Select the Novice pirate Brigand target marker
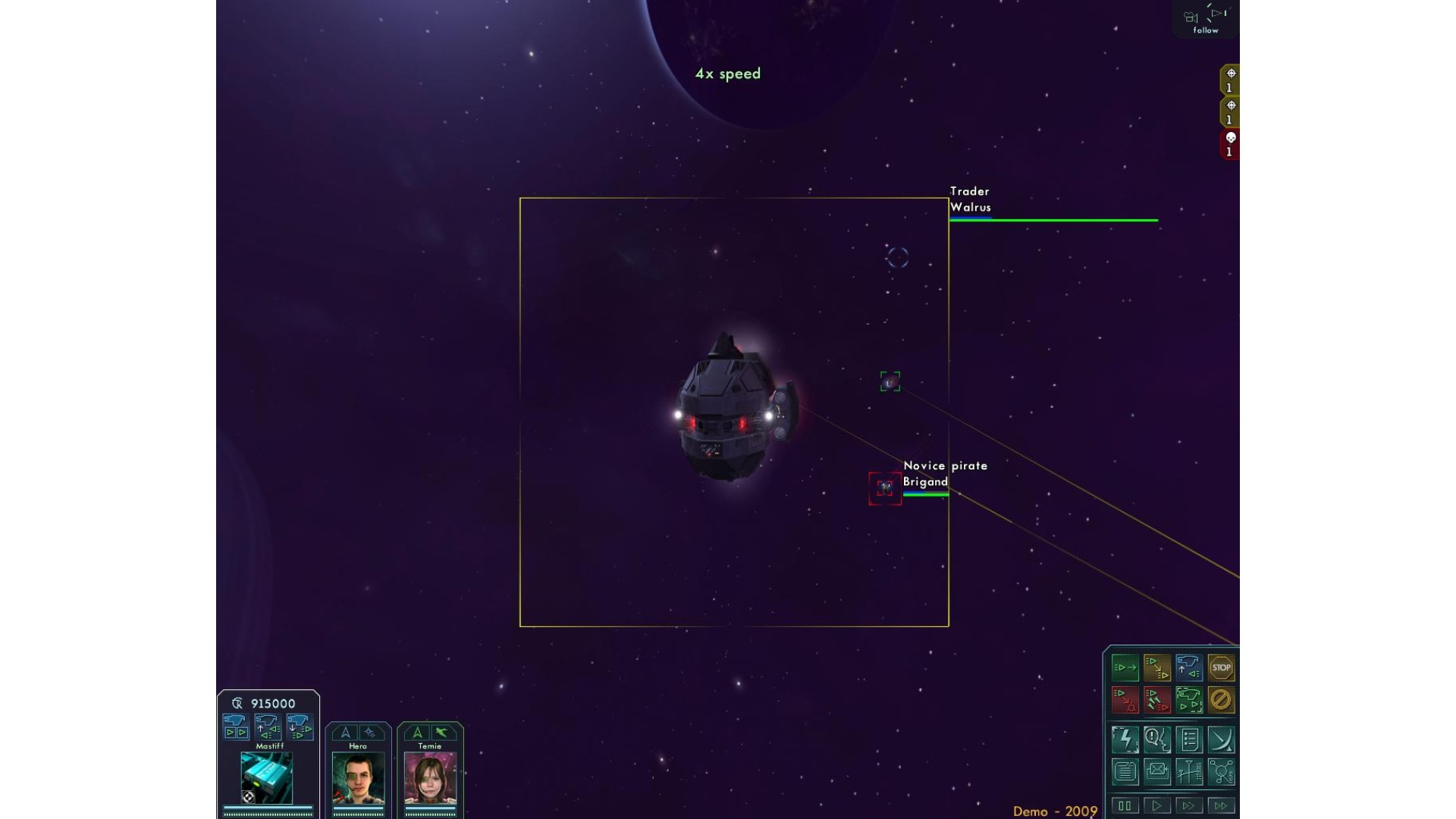The image size is (1456, 819). click(885, 488)
